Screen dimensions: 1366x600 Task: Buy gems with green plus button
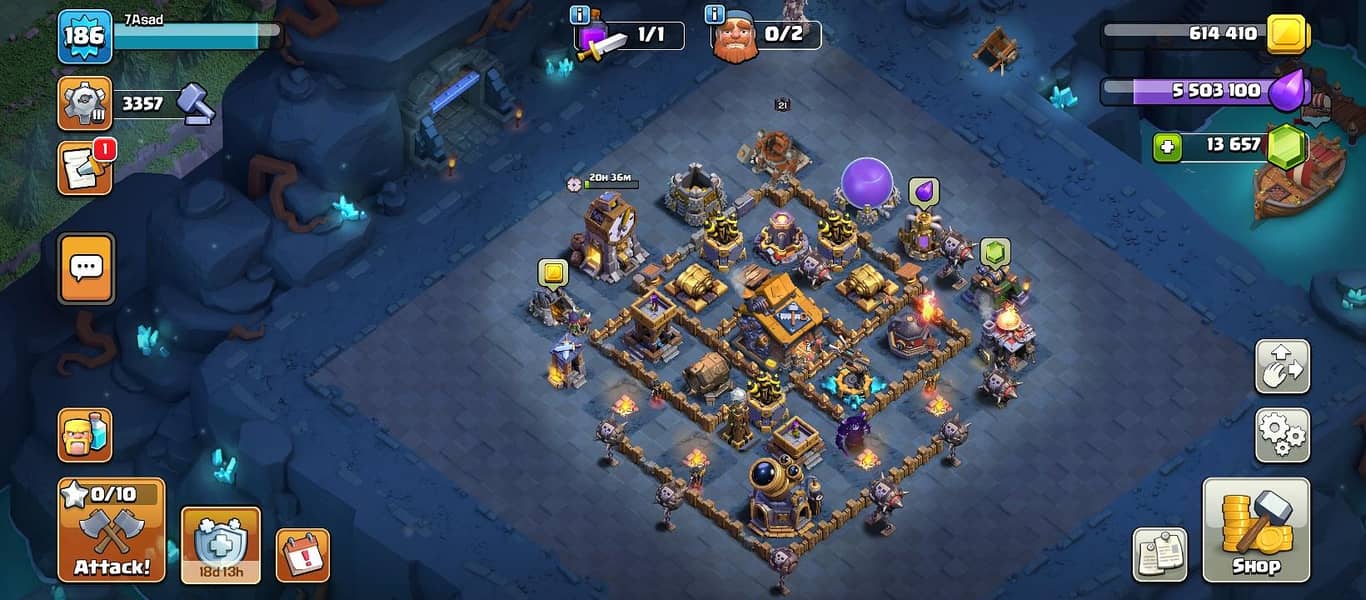point(1166,147)
